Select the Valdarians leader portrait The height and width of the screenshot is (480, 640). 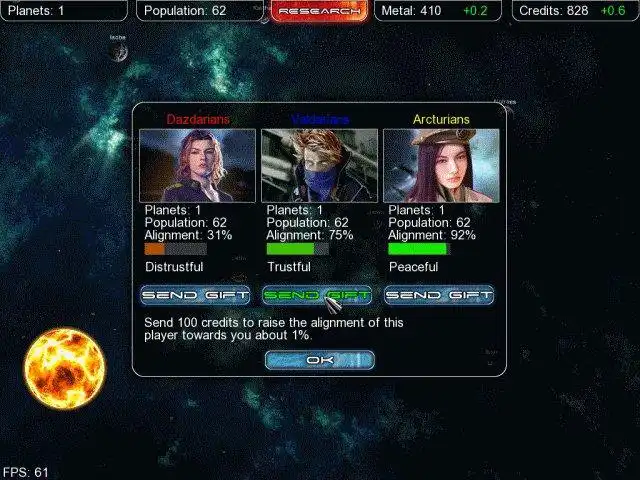319,165
